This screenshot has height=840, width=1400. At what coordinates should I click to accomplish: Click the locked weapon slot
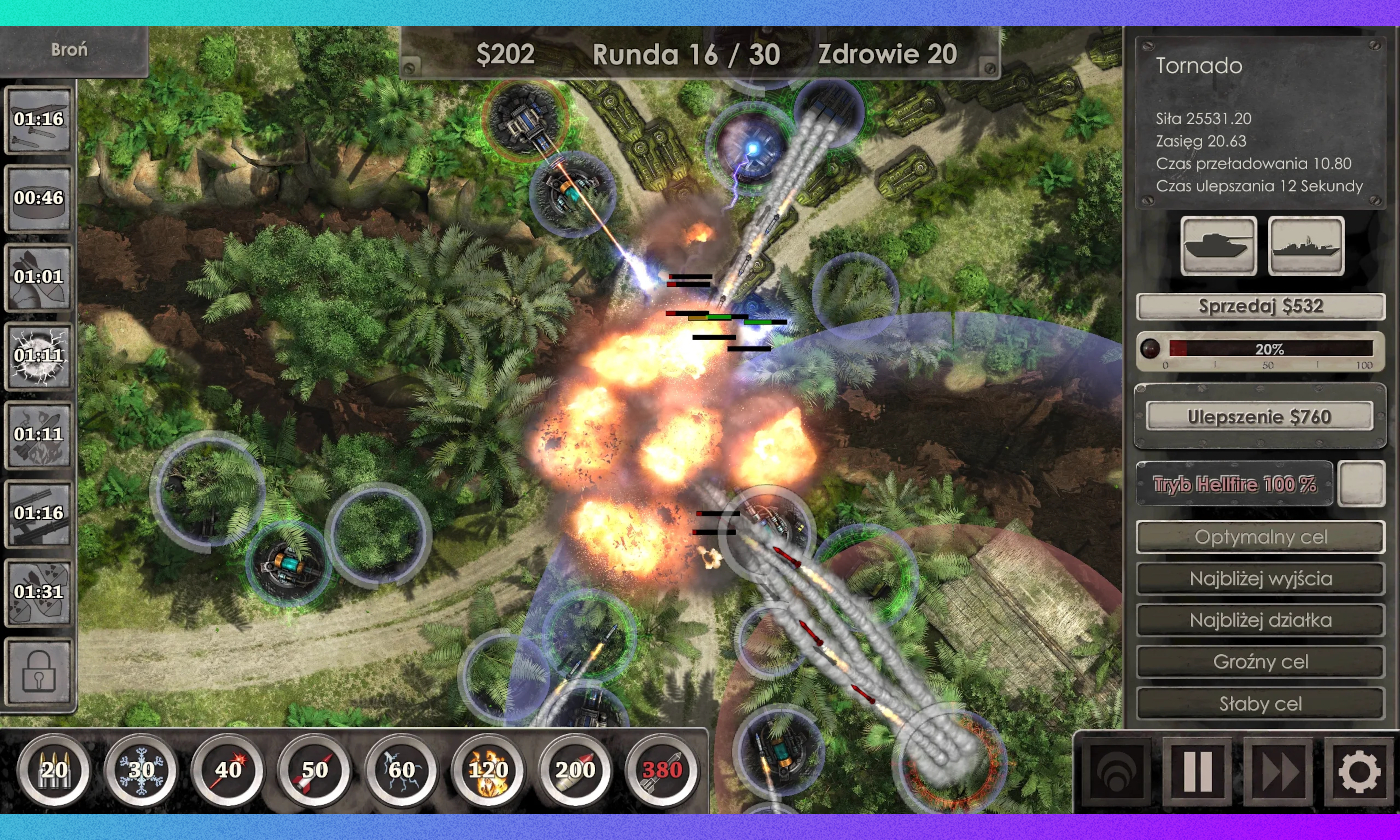(x=39, y=671)
